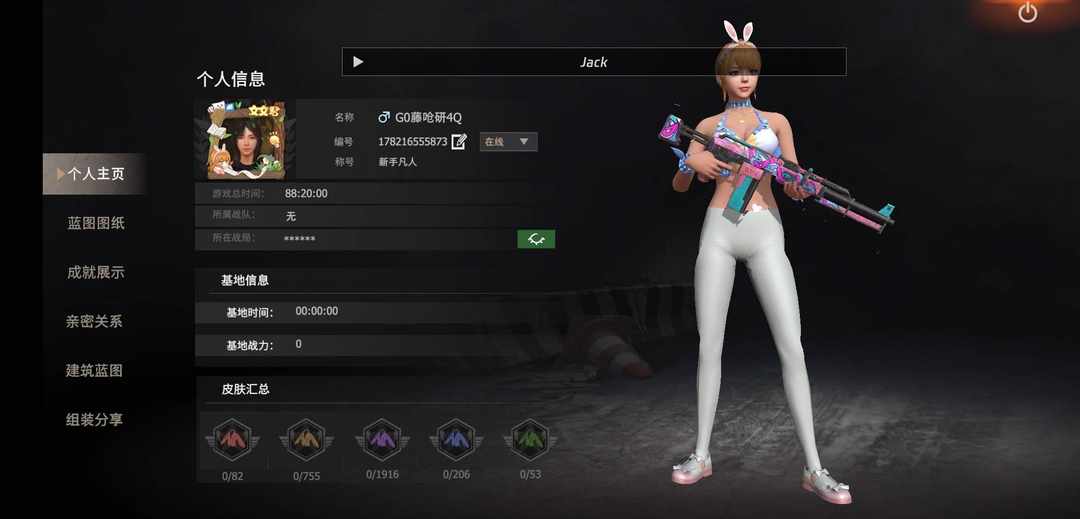Select the blue jacket skin badge
The image size is (1080, 519).
[456, 440]
